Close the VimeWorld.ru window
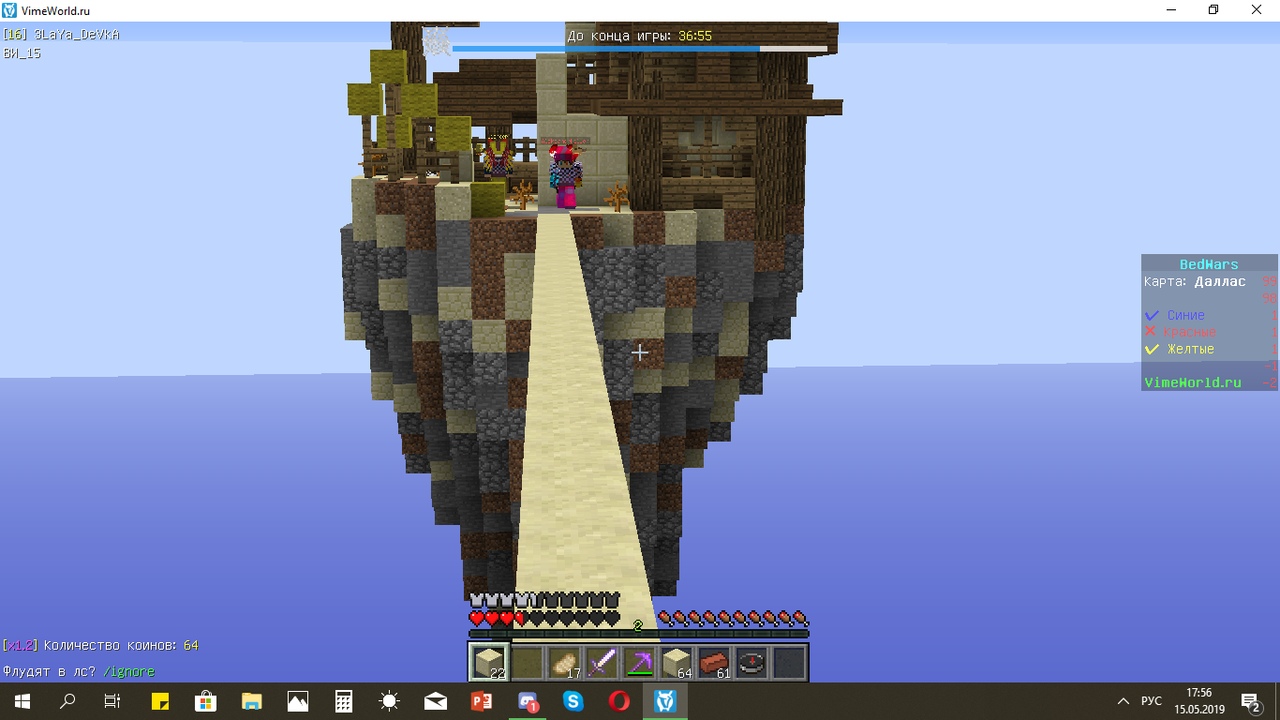The width and height of the screenshot is (1280, 720). [x=1257, y=10]
